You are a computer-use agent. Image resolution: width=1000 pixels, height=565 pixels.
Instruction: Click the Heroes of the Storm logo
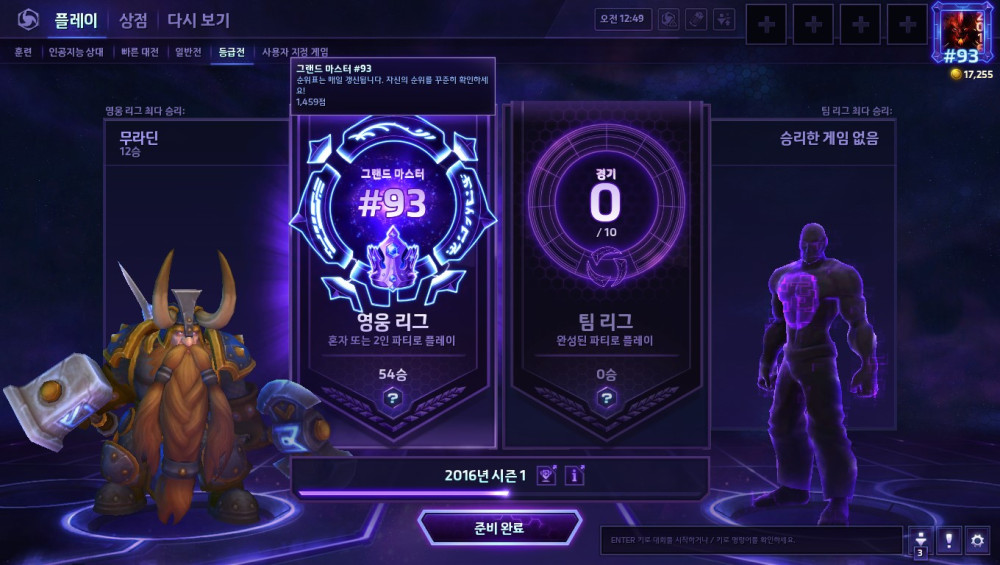[x=27, y=20]
